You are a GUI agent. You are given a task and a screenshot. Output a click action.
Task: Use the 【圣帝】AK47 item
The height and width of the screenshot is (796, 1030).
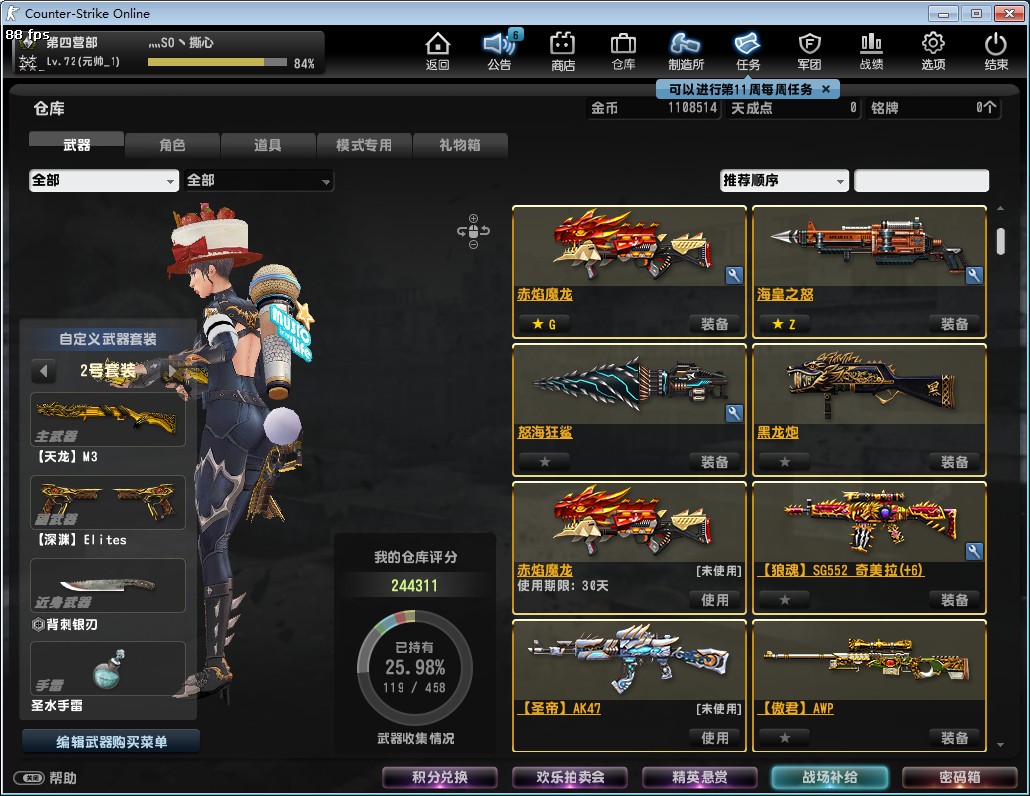coord(714,738)
